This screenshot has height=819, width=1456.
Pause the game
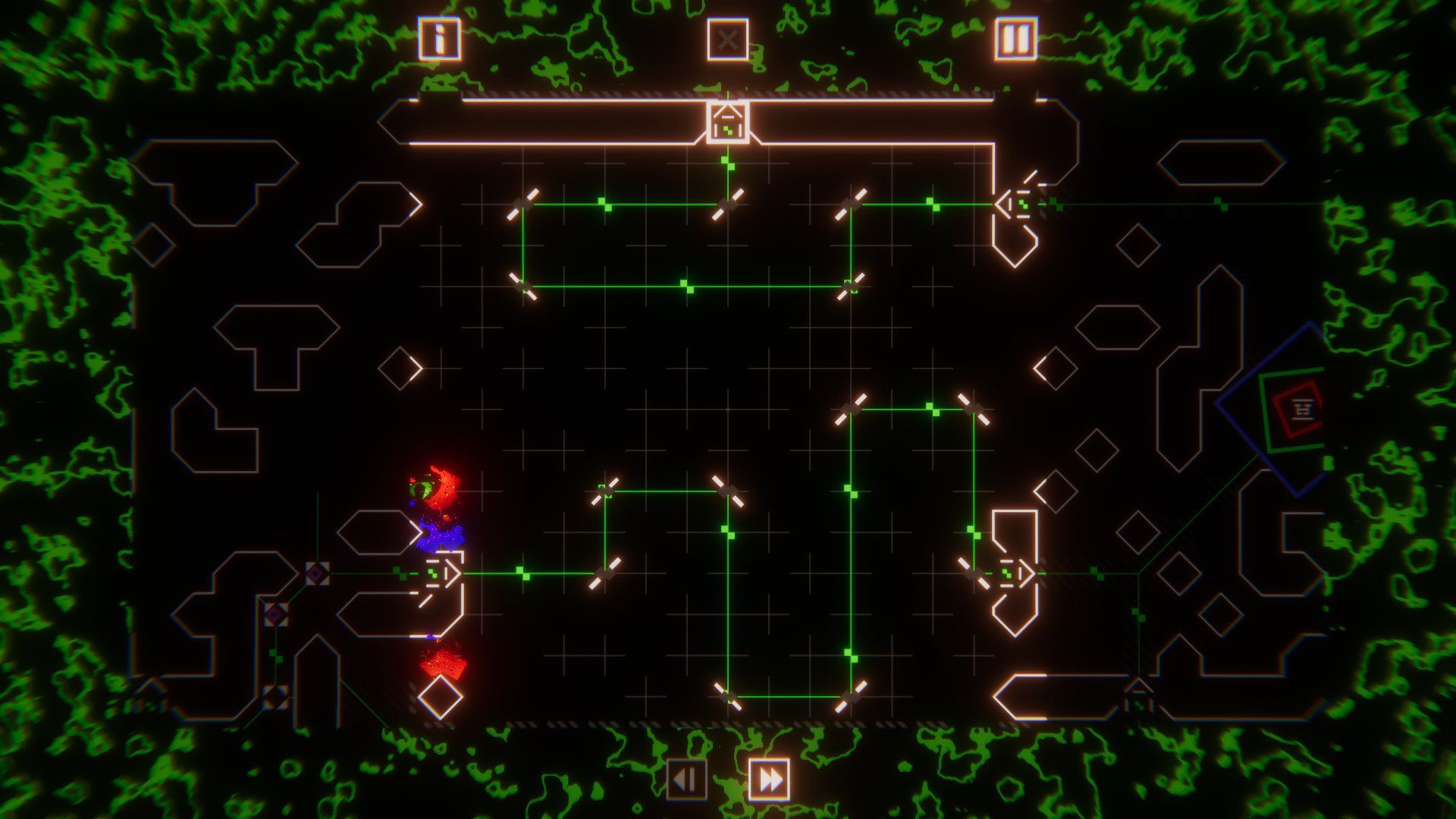click(x=1015, y=38)
